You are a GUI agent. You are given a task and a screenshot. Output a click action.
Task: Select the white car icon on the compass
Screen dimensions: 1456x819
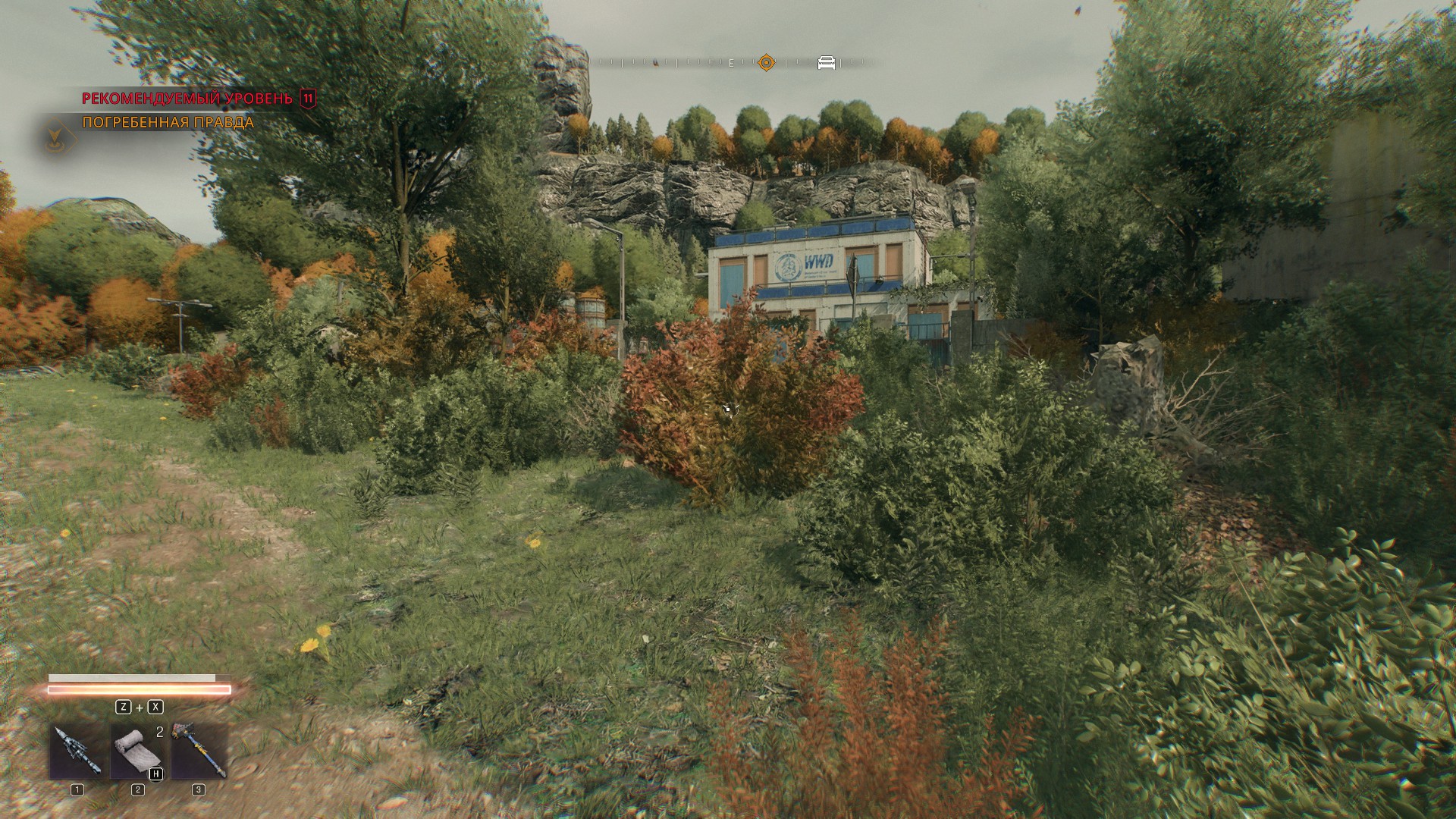(x=826, y=62)
